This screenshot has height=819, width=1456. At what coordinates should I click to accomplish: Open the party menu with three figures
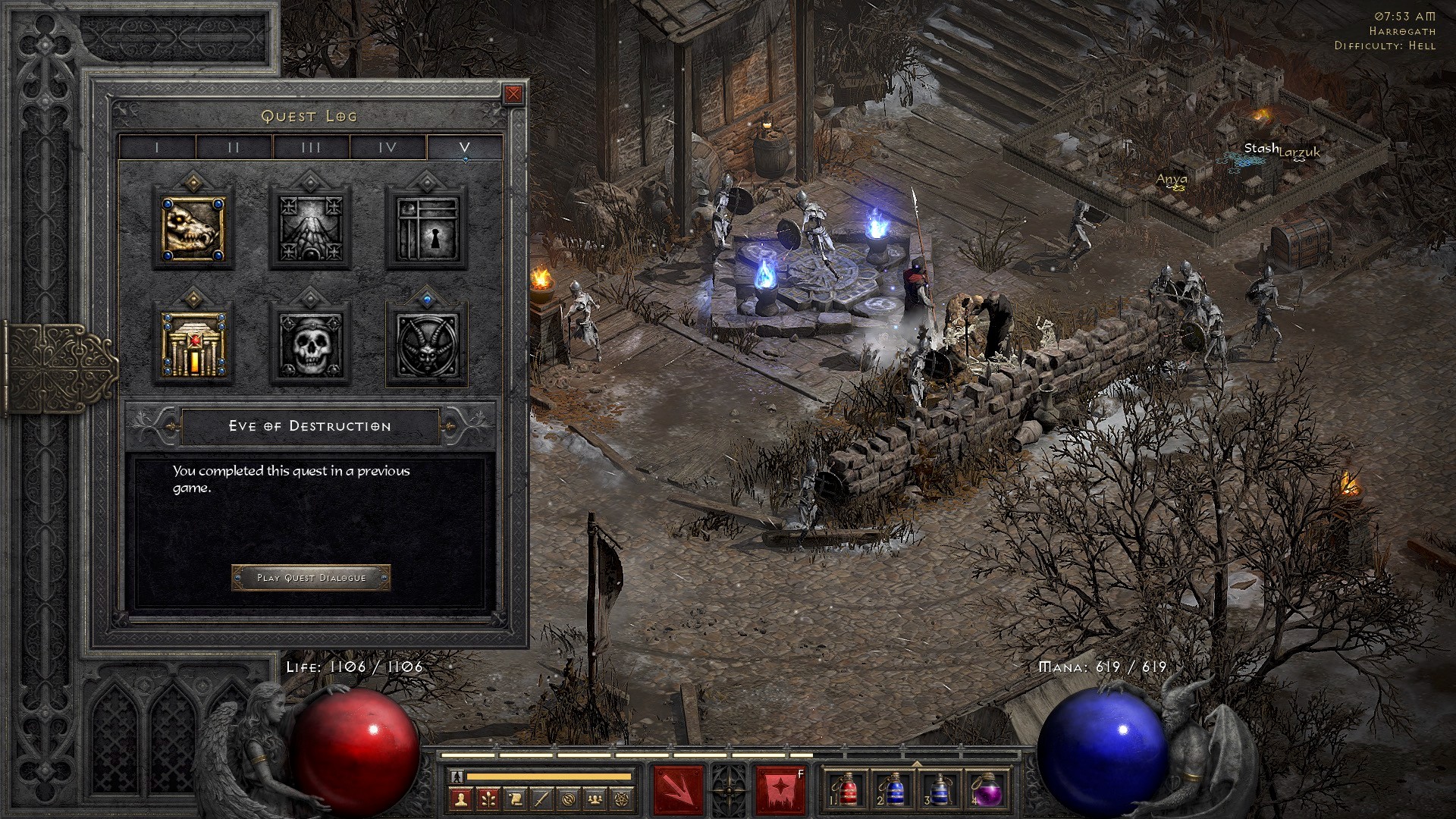[x=596, y=799]
